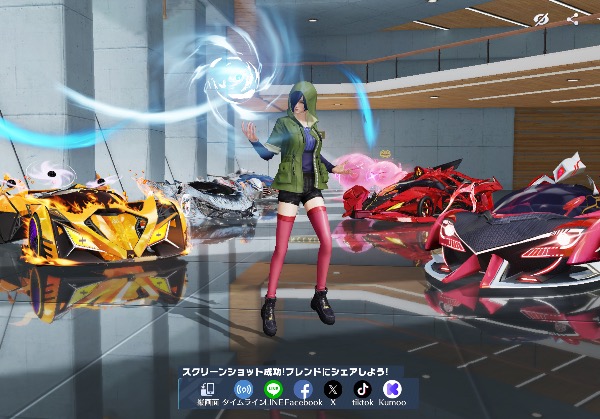Share screenshot on TikTok

click(363, 389)
